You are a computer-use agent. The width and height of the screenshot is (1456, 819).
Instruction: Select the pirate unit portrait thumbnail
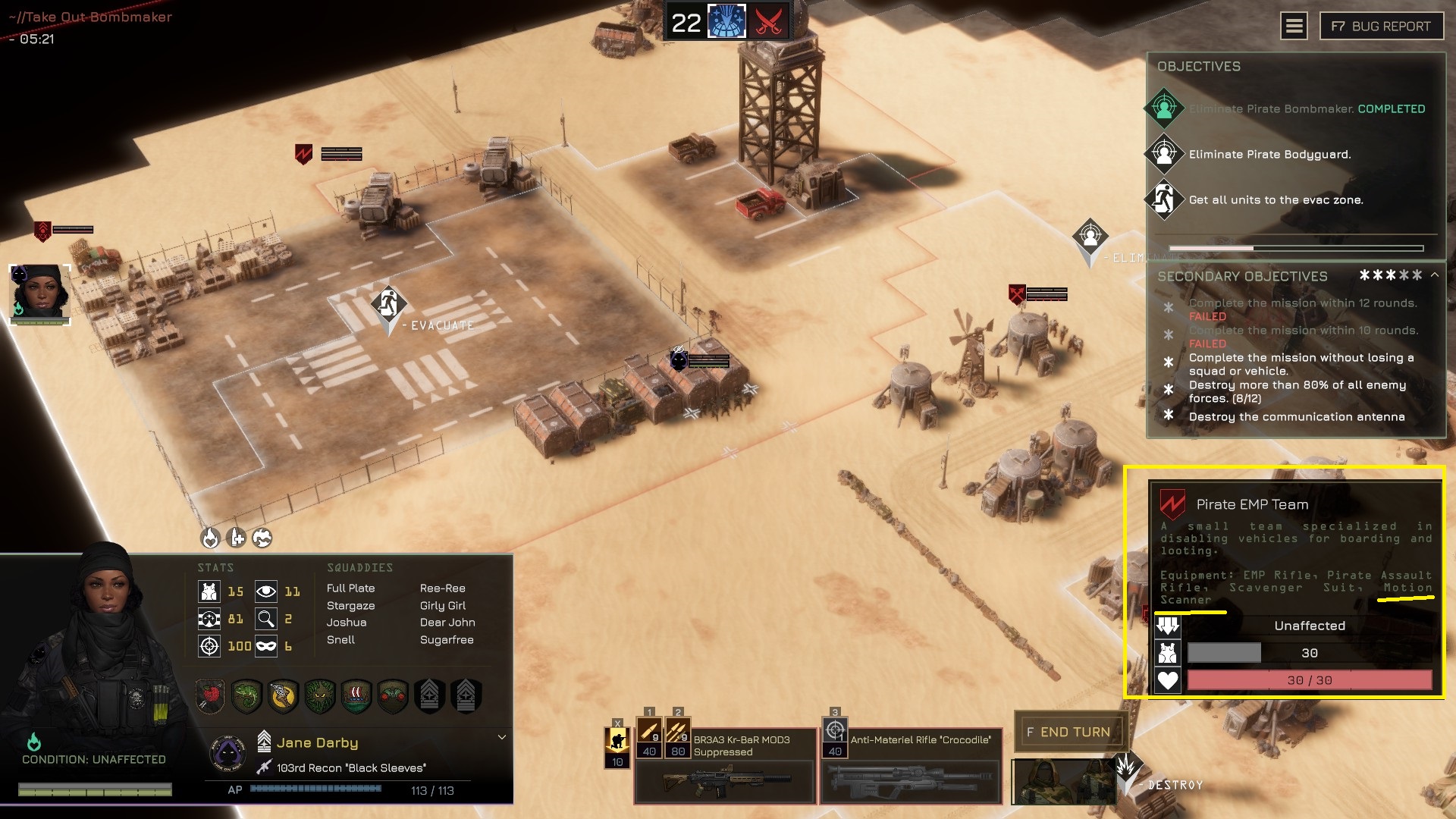tap(1063, 781)
